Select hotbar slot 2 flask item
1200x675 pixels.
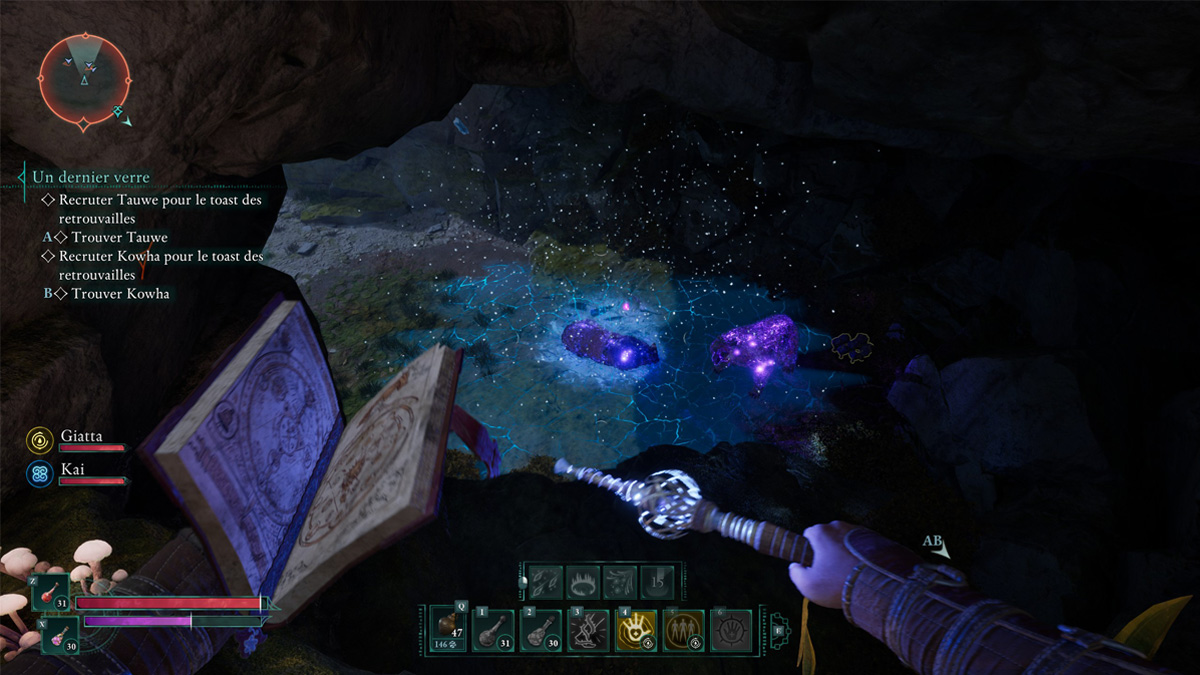[541, 631]
